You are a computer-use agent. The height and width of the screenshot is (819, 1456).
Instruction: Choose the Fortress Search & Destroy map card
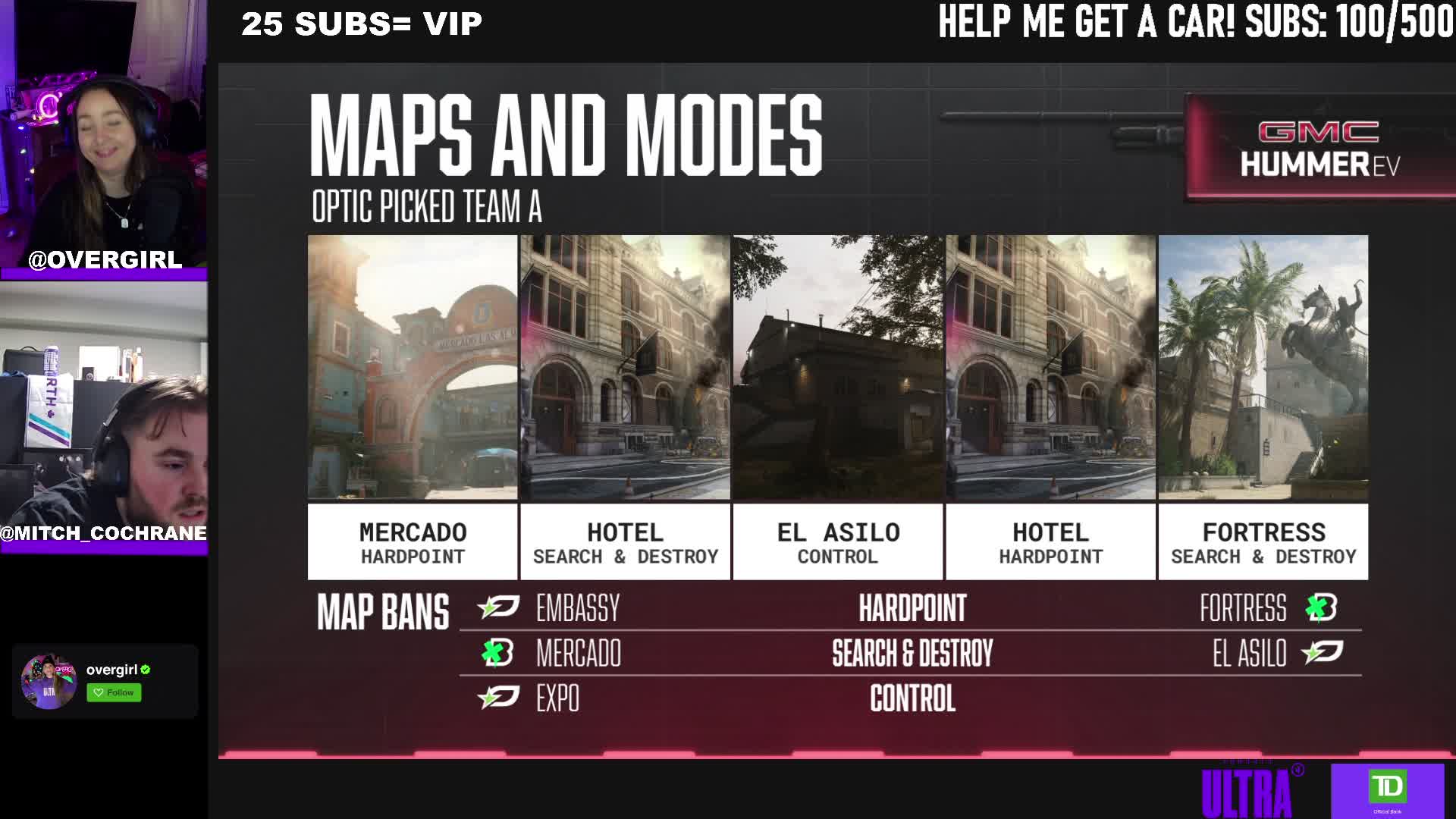pyautogui.click(x=1263, y=407)
